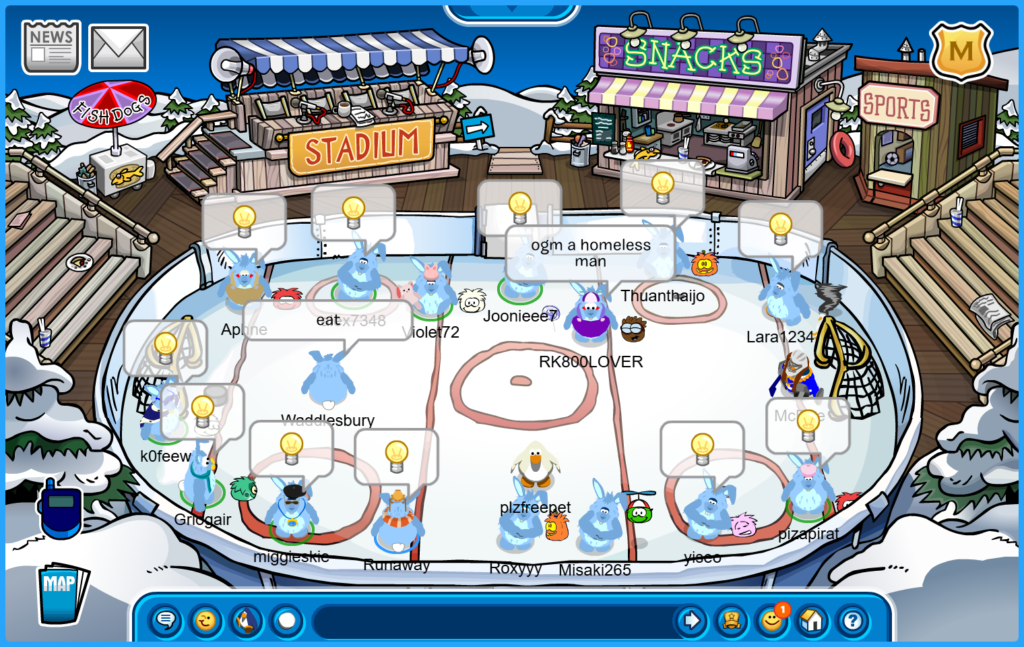Click the moderator M badge
Image resolution: width=1024 pixels, height=647 pixels.
(960, 50)
